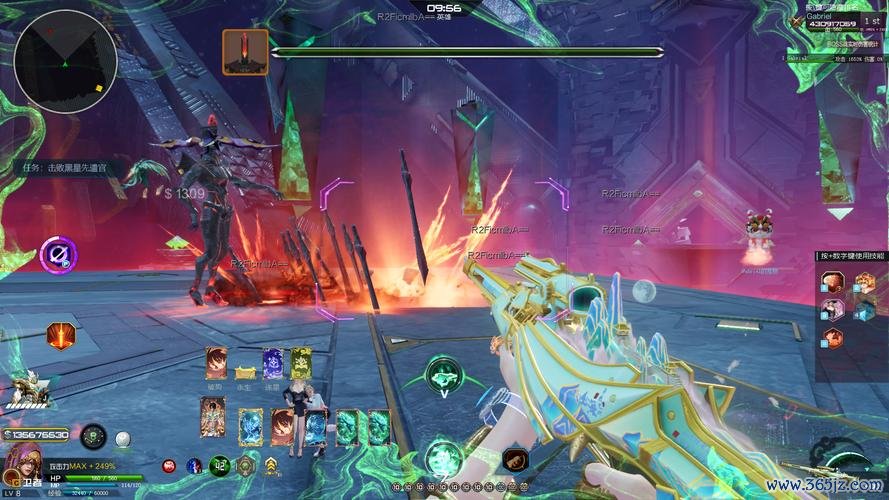Click the gold coin currency counter
889x500 pixels.
pyautogui.click(x=37, y=435)
